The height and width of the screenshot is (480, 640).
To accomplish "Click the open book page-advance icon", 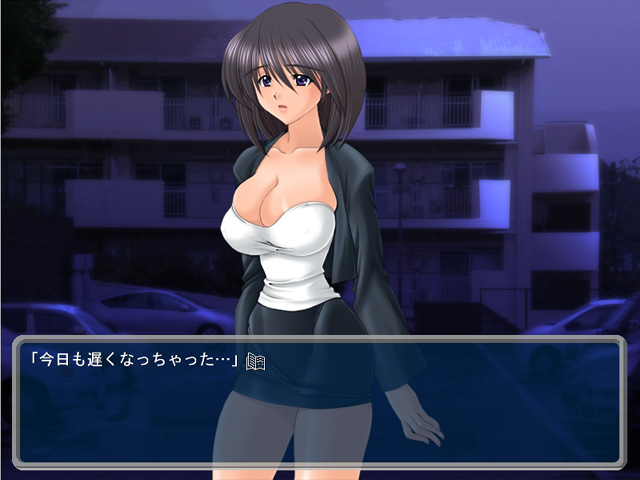I will [255, 361].
